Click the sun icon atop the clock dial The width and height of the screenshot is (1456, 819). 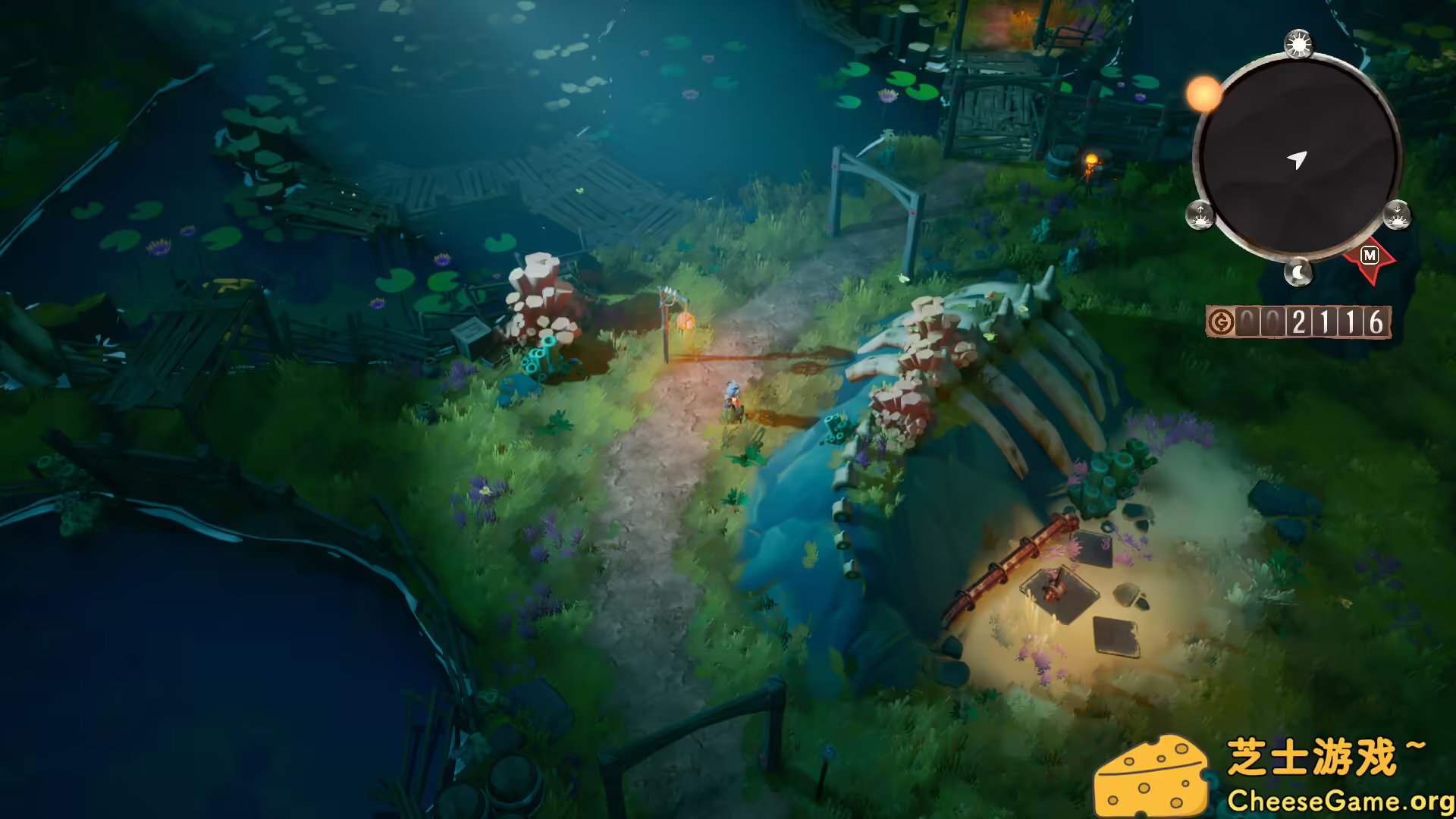(x=1298, y=44)
